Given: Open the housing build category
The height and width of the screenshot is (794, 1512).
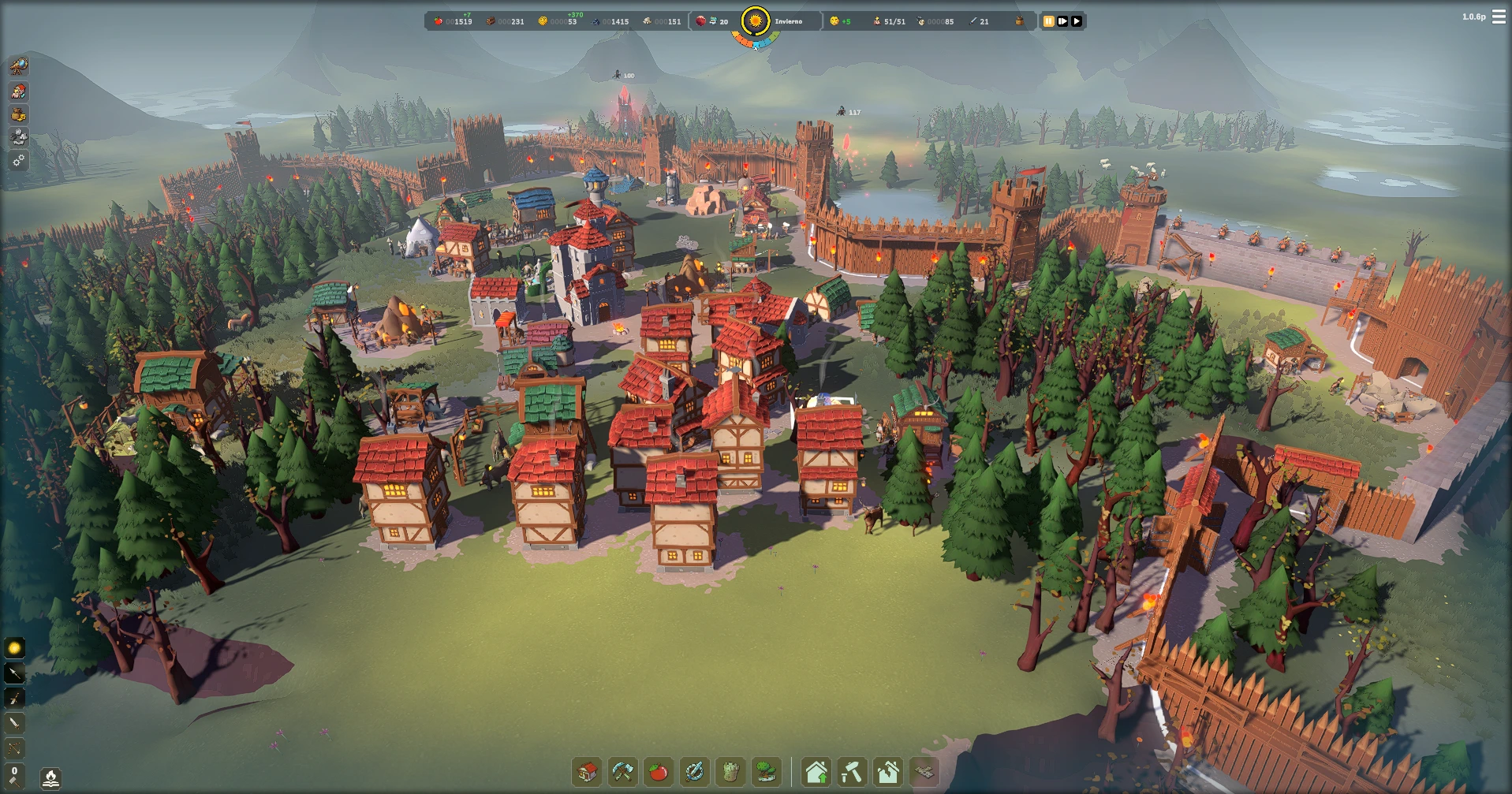Looking at the screenshot, I should [588, 771].
